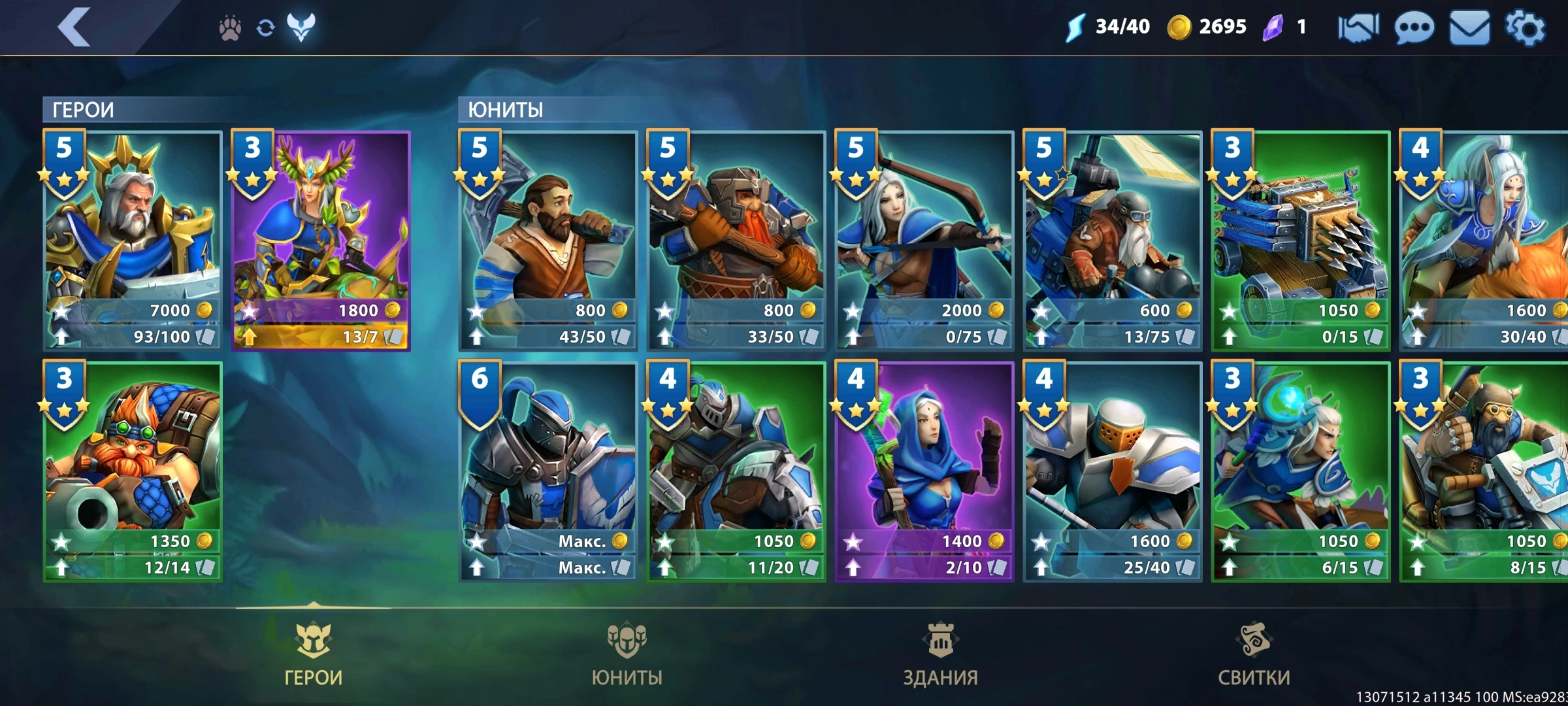Pick the dwarf cannoneer hero card
This screenshot has height=706, width=1568.
pos(133,471)
